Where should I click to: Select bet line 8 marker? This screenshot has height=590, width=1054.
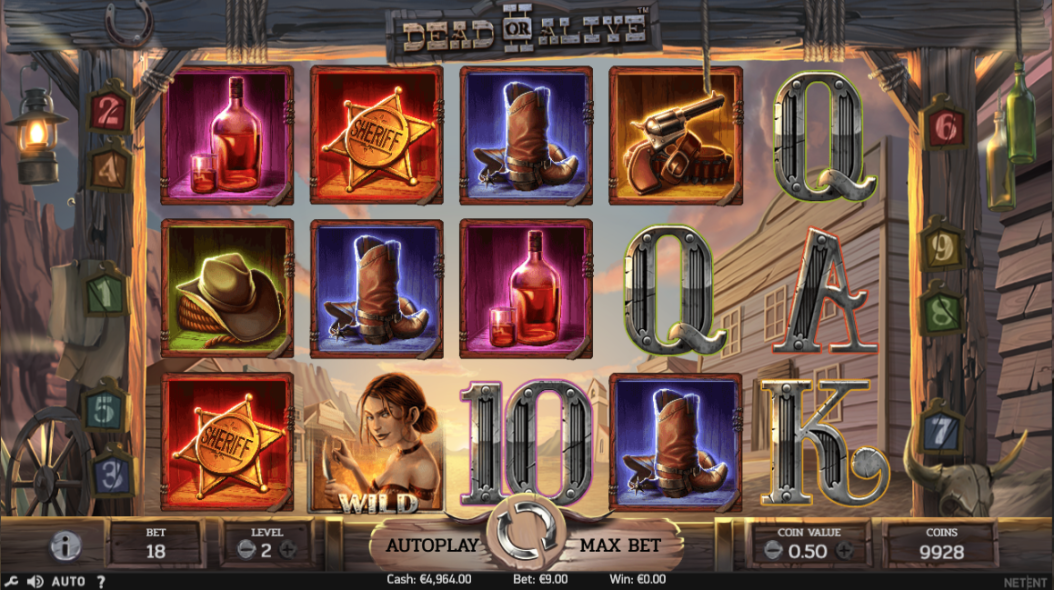pos(941,311)
